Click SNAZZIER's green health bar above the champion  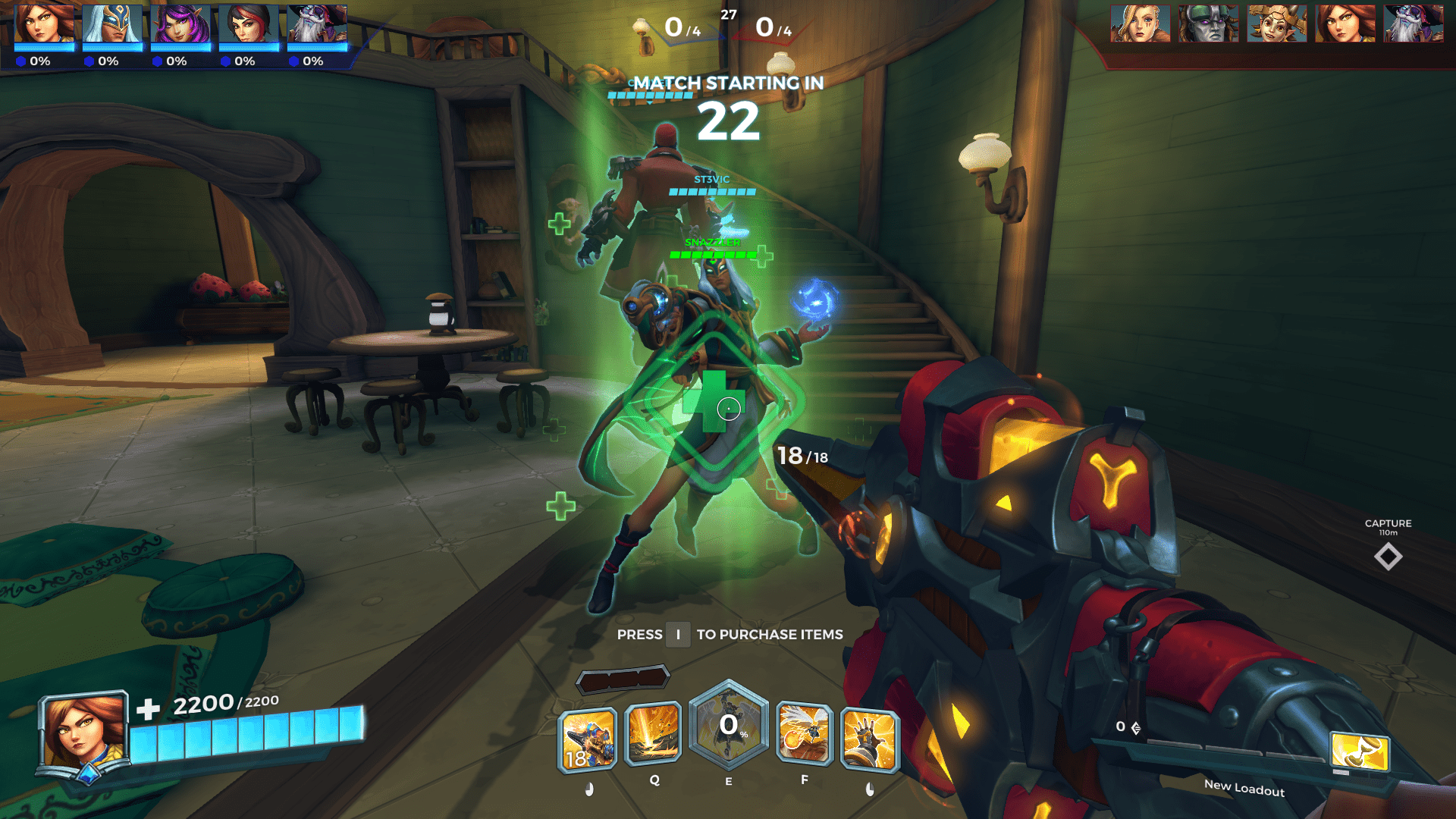click(x=711, y=256)
